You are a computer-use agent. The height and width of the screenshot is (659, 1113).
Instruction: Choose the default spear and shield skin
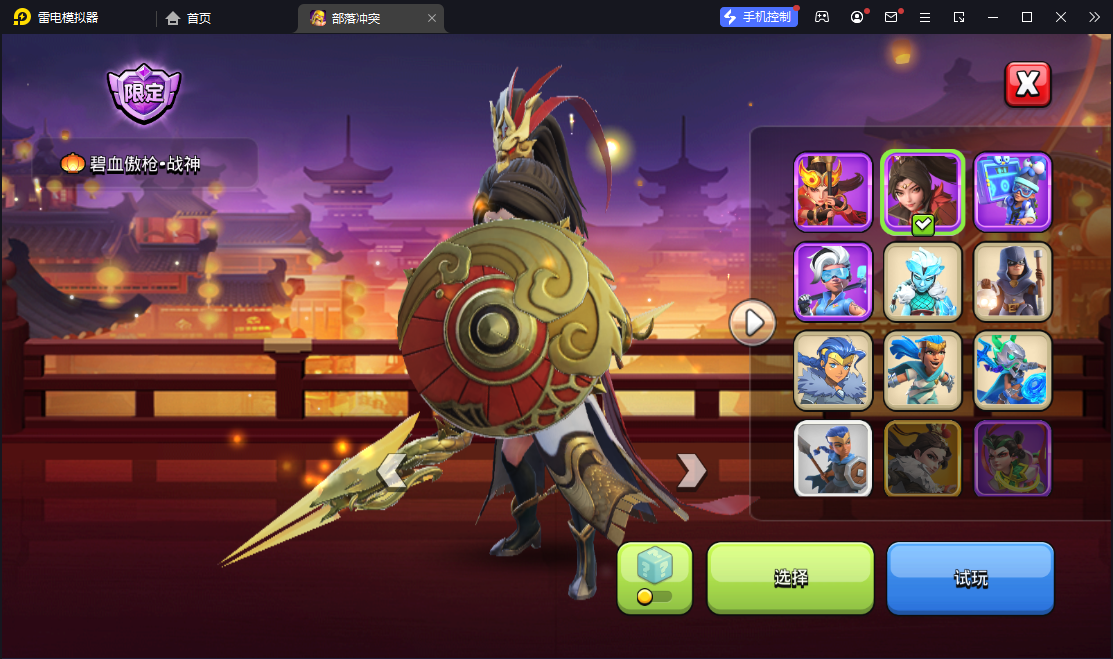[833, 459]
